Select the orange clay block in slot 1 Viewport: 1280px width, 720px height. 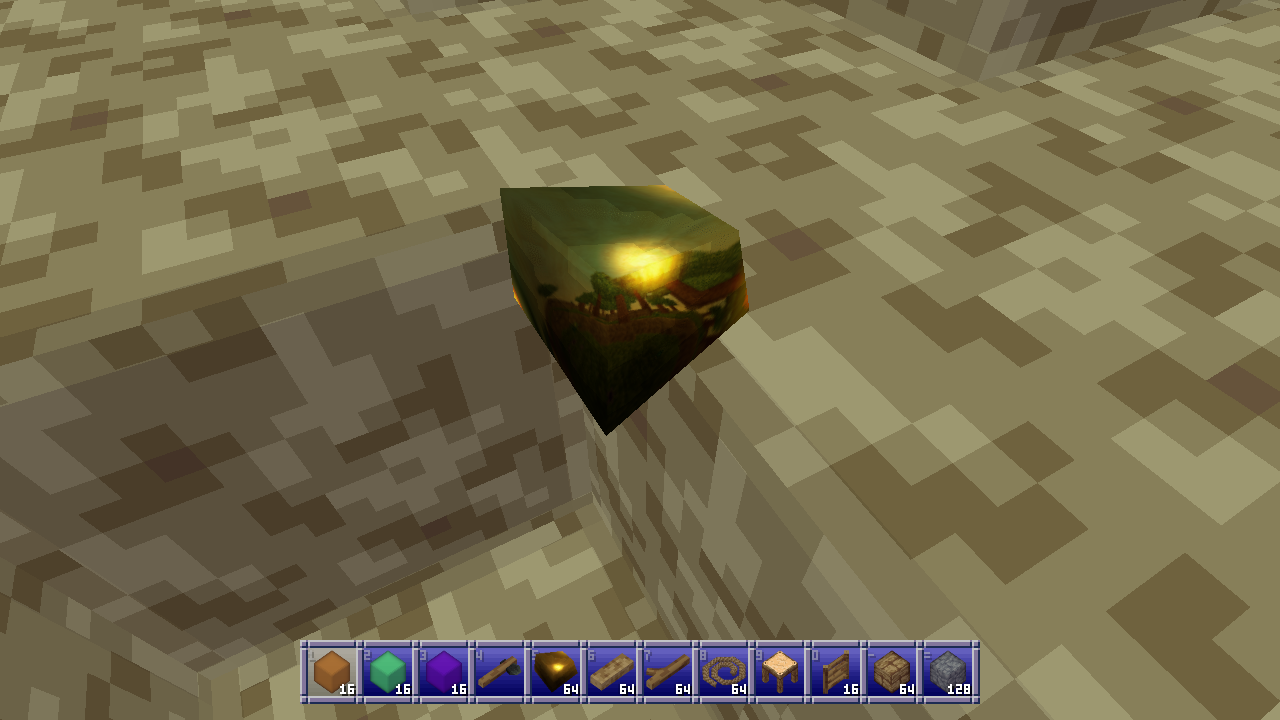pyautogui.click(x=330, y=670)
